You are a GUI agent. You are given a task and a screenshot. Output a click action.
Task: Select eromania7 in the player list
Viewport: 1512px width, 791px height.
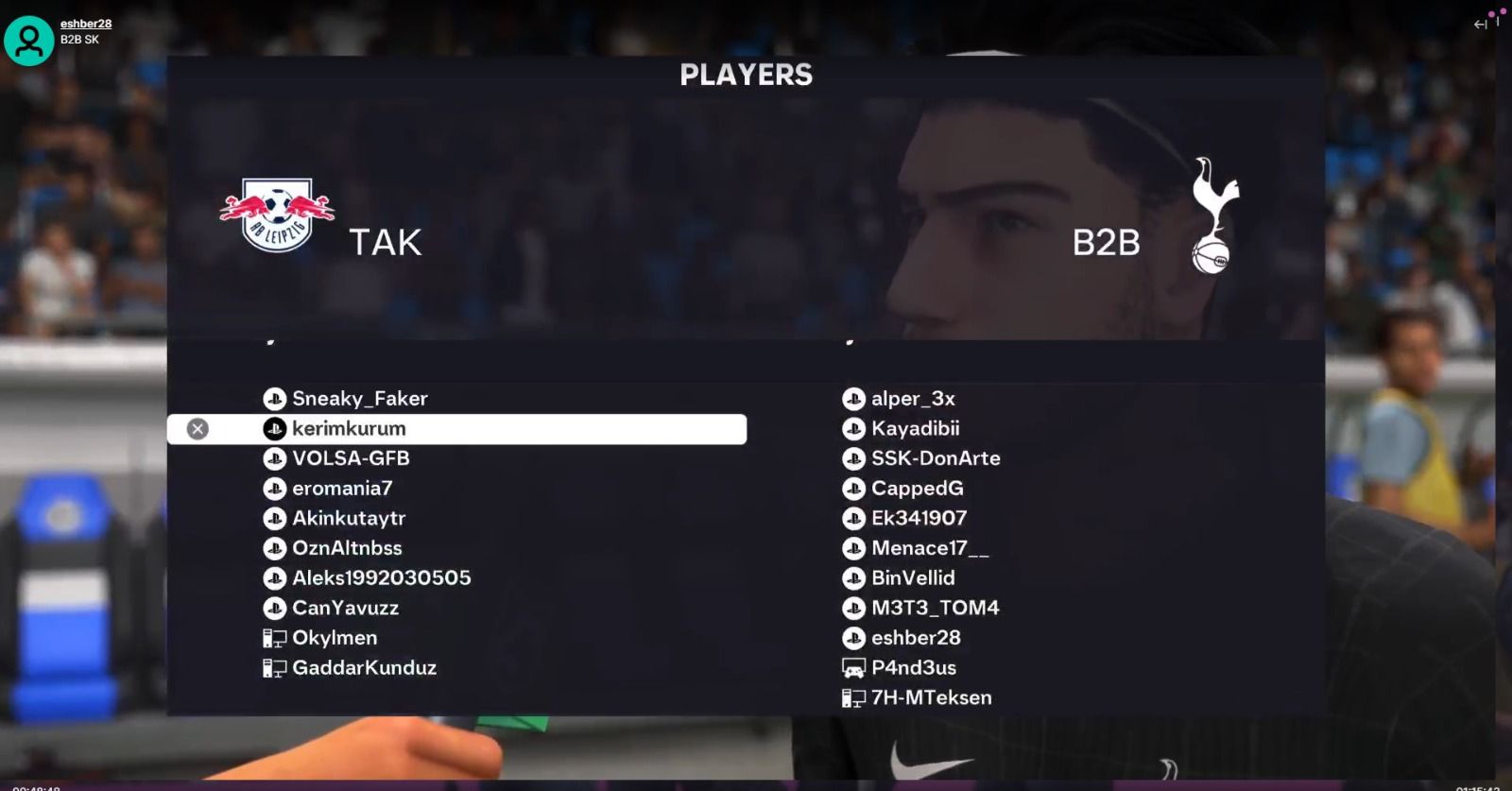341,489
